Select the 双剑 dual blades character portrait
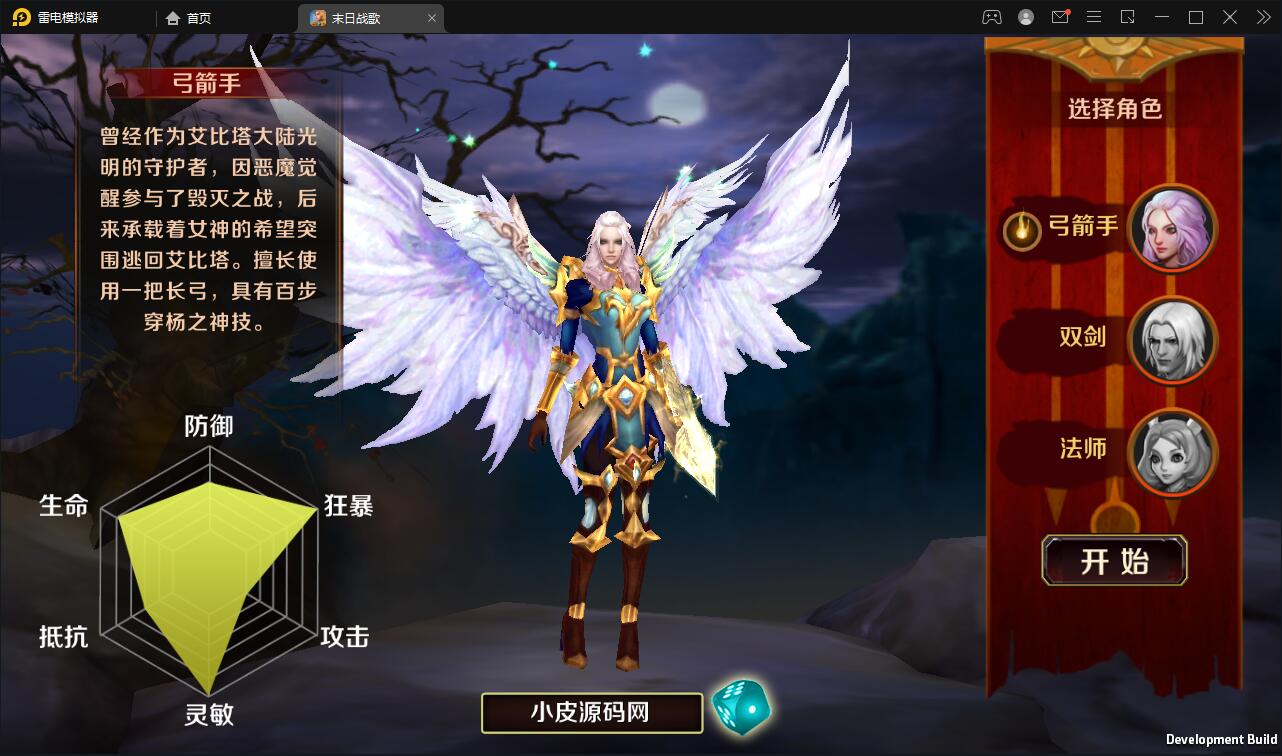1282x756 pixels. [1173, 341]
